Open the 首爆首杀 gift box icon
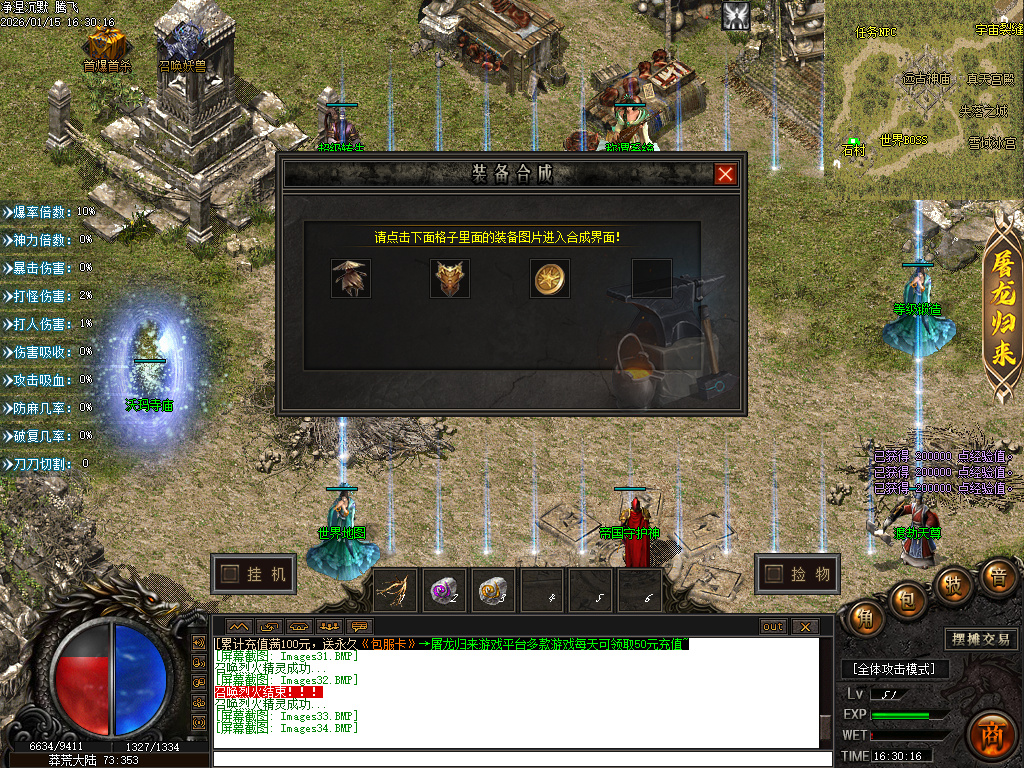 pos(106,44)
